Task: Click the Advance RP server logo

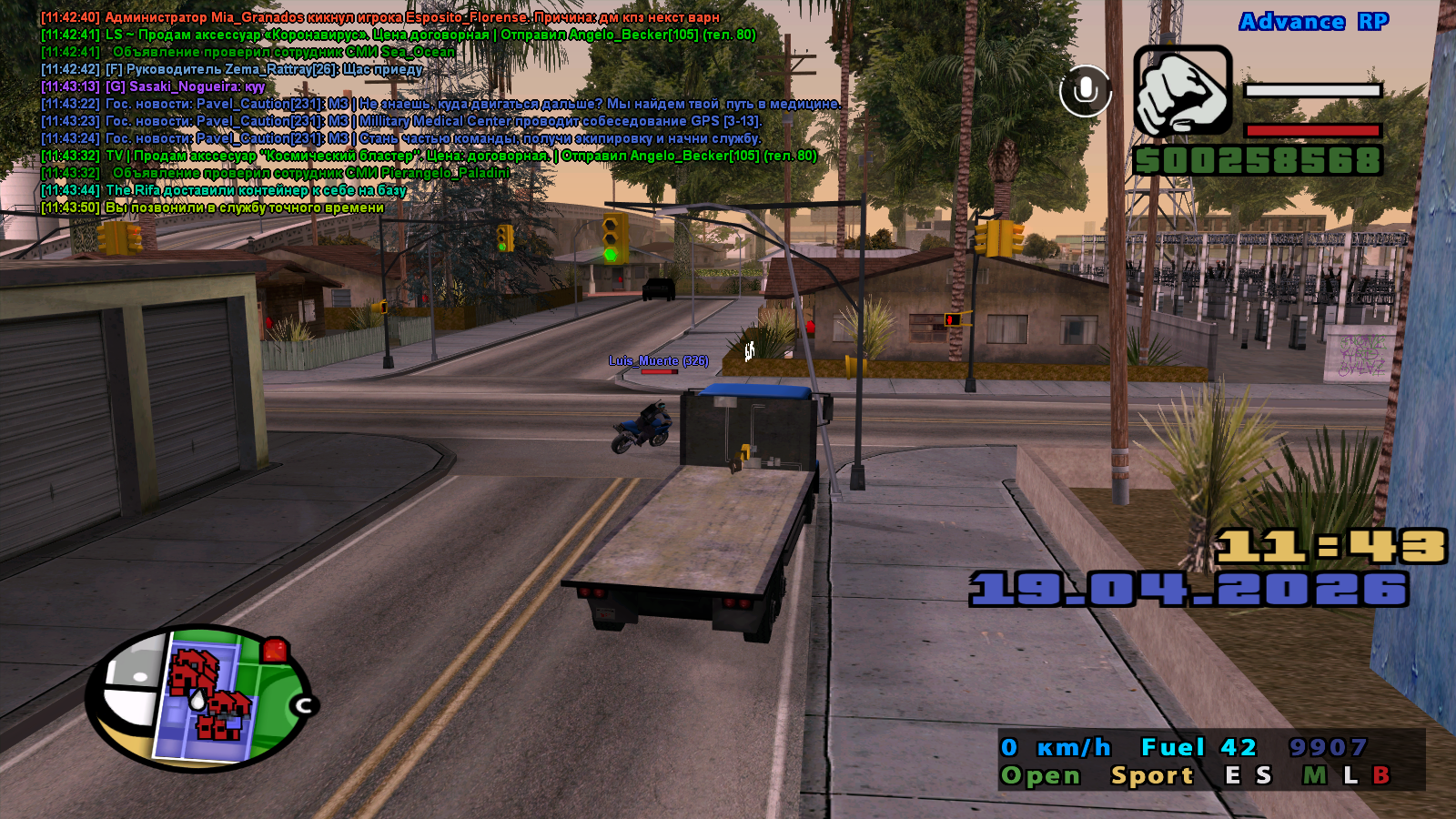Action: pyautogui.click(x=1313, y=22)
